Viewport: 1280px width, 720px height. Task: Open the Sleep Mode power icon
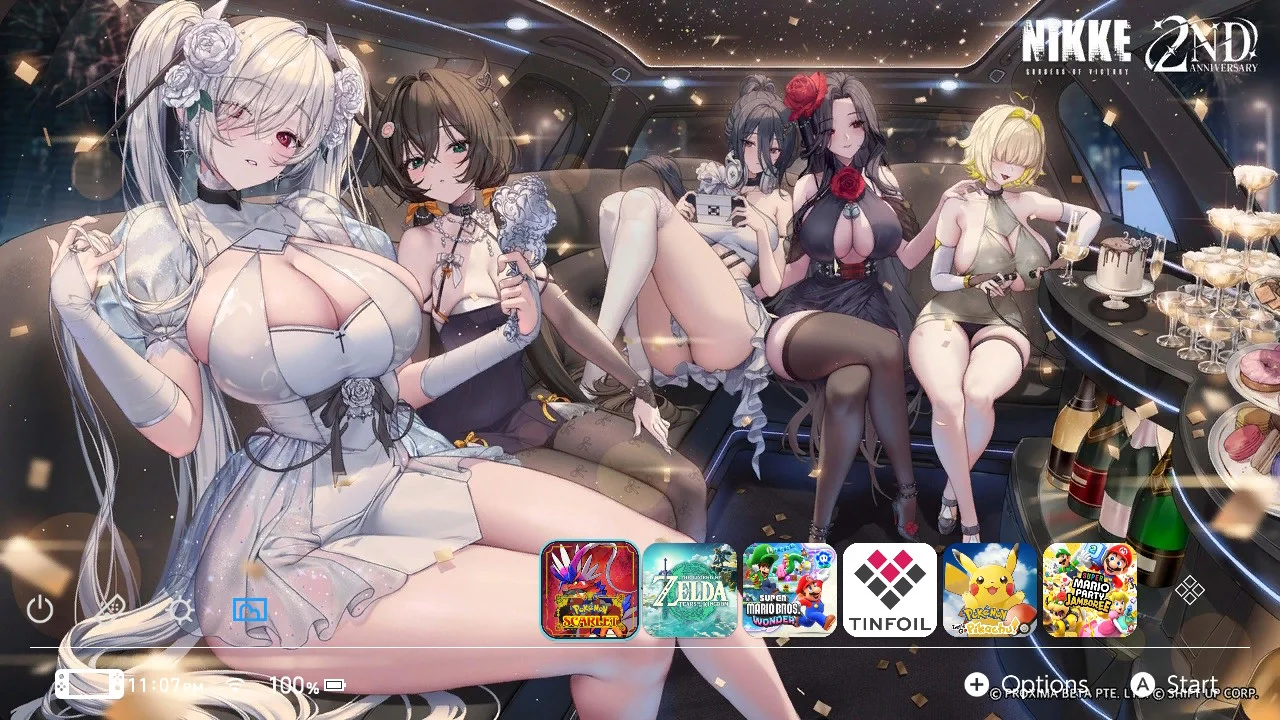(40, 608)
